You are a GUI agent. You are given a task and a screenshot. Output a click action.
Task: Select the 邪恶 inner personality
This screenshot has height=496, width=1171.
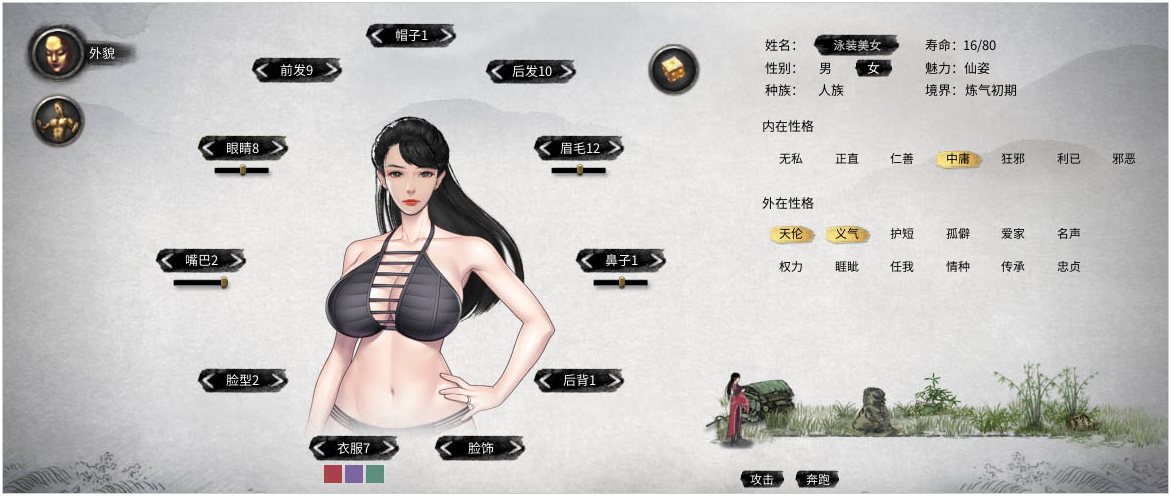pyautogui.click(x=1124, y=158)
